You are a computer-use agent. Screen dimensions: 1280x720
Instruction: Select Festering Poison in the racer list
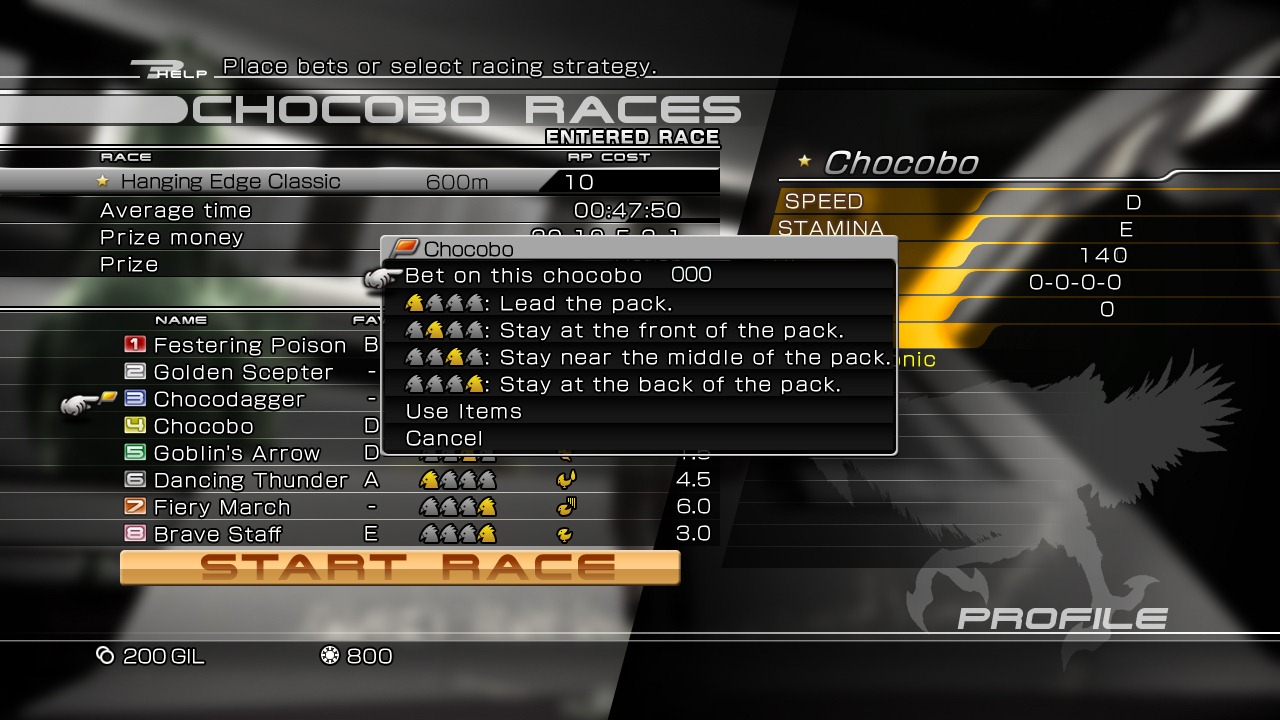click(250, 345)
